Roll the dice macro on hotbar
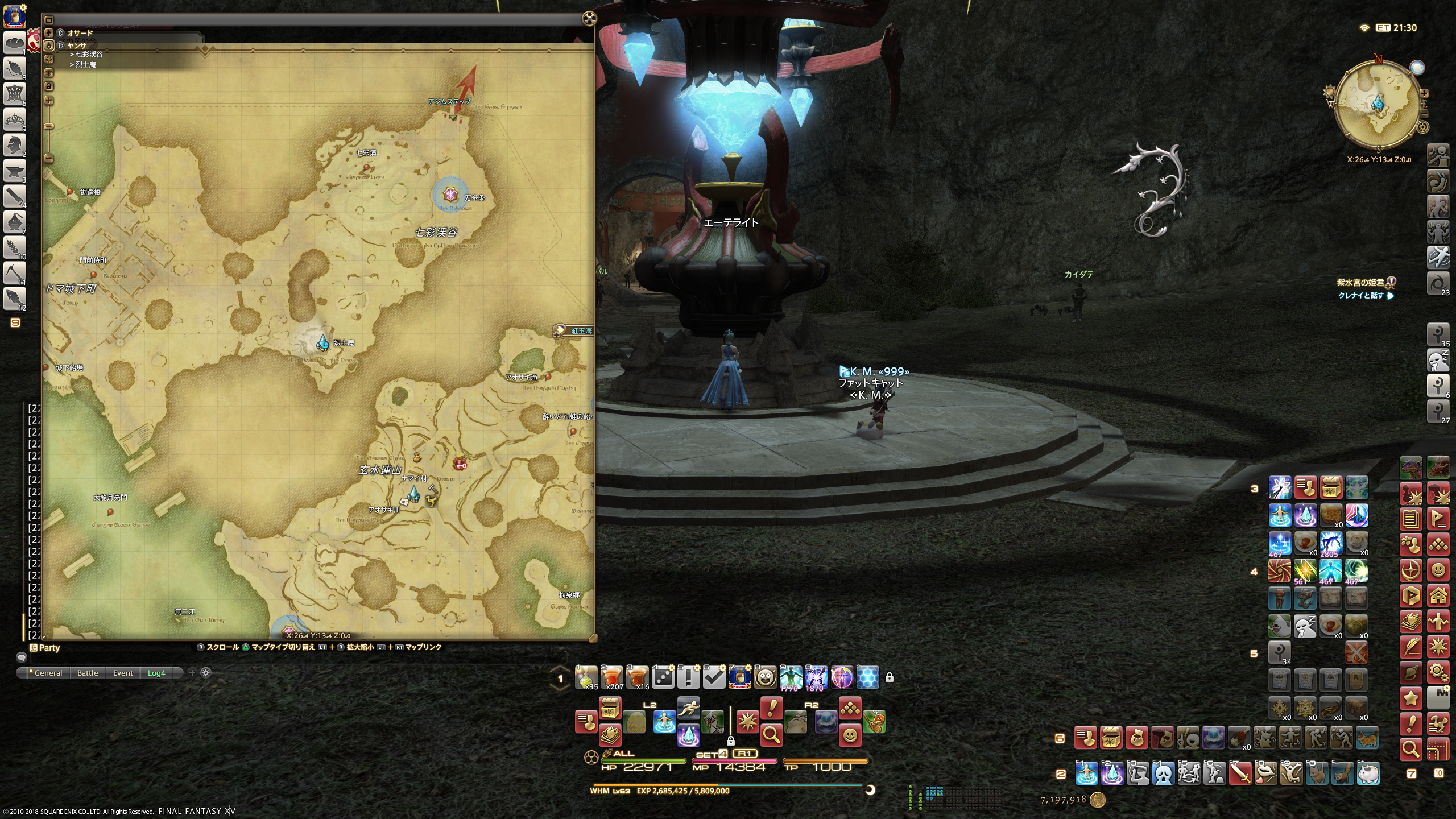 coord(663,677)
